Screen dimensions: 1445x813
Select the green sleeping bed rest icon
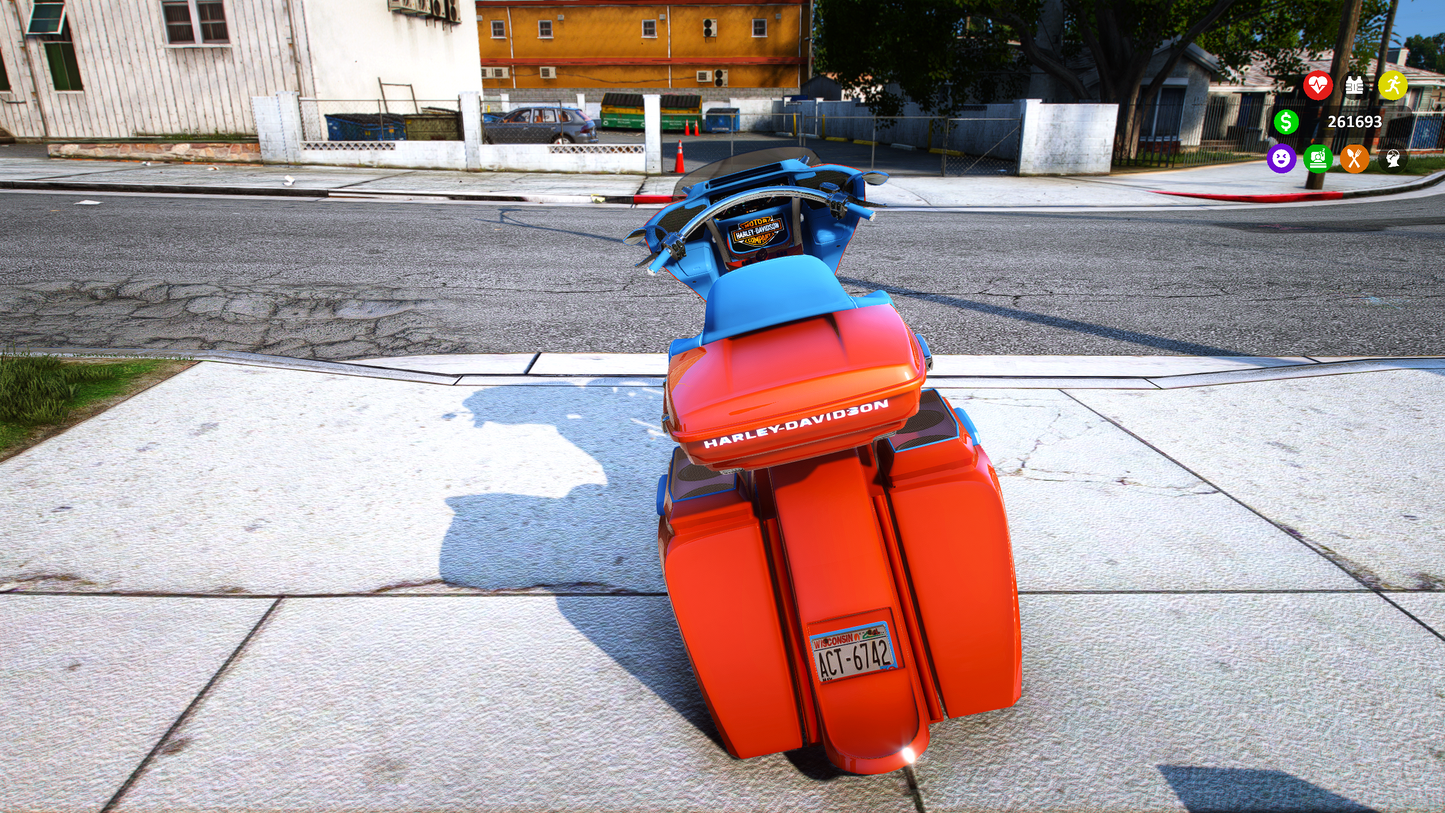[x=1318, y=158]
